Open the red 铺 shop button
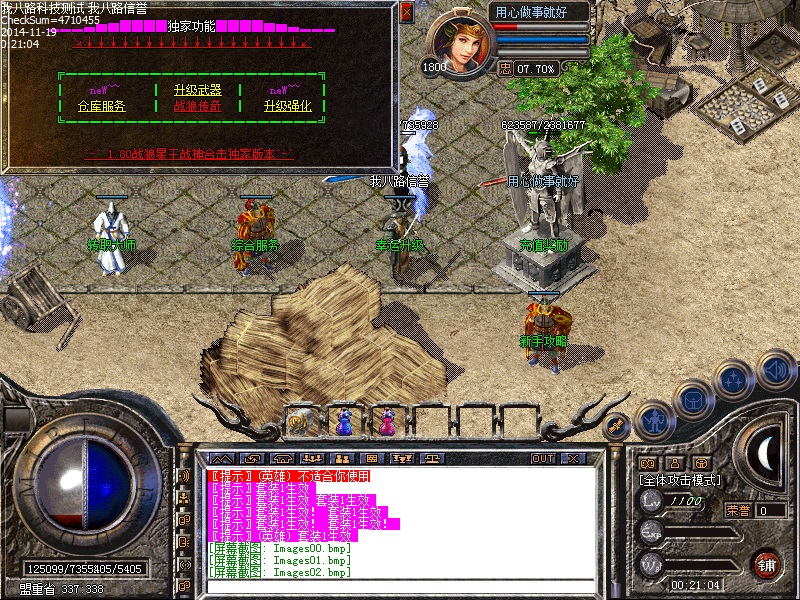Viewport: 800px width, 600px height. tap(767, 563)
